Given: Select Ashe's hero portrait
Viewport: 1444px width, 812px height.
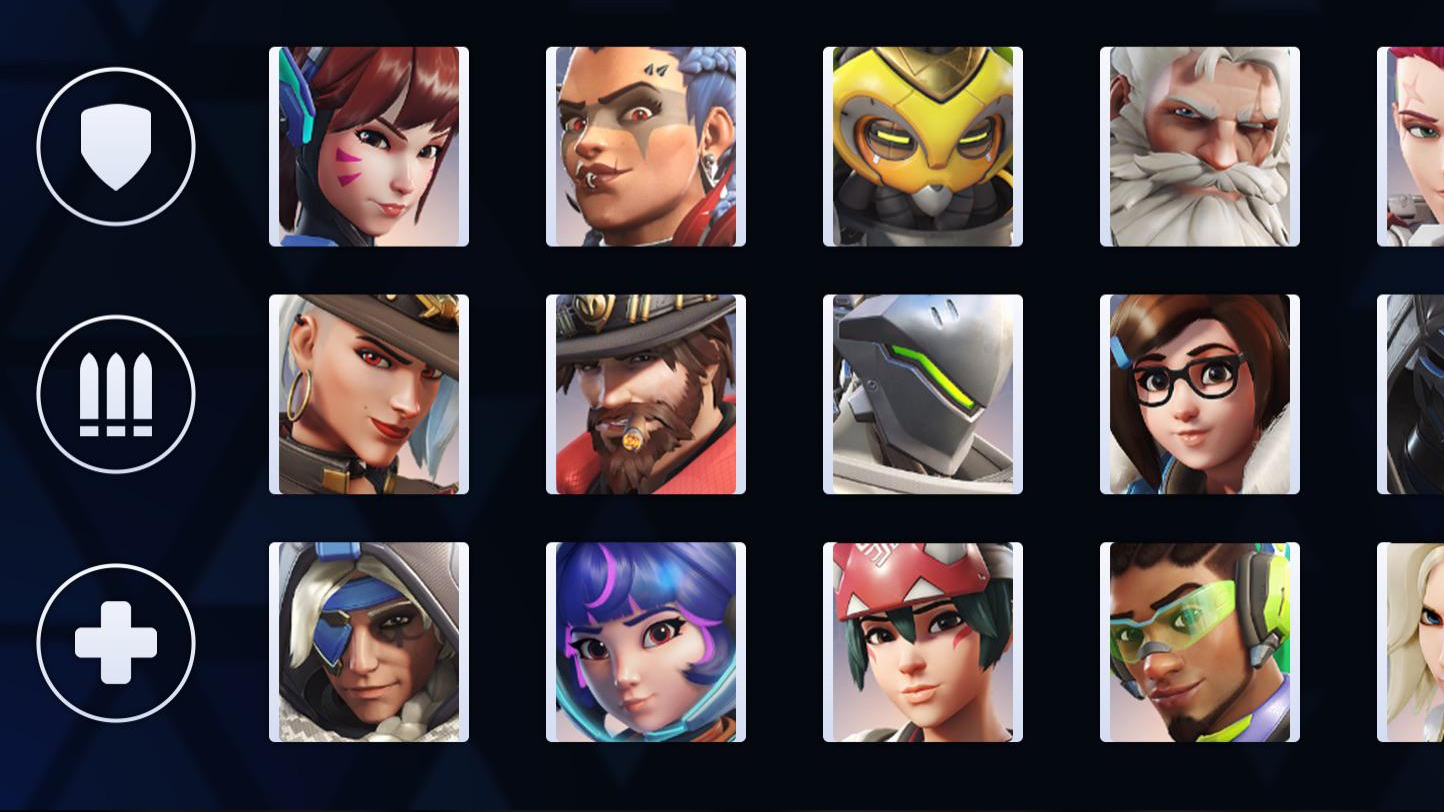Looking at the screenshot, I should pos(369,393).
